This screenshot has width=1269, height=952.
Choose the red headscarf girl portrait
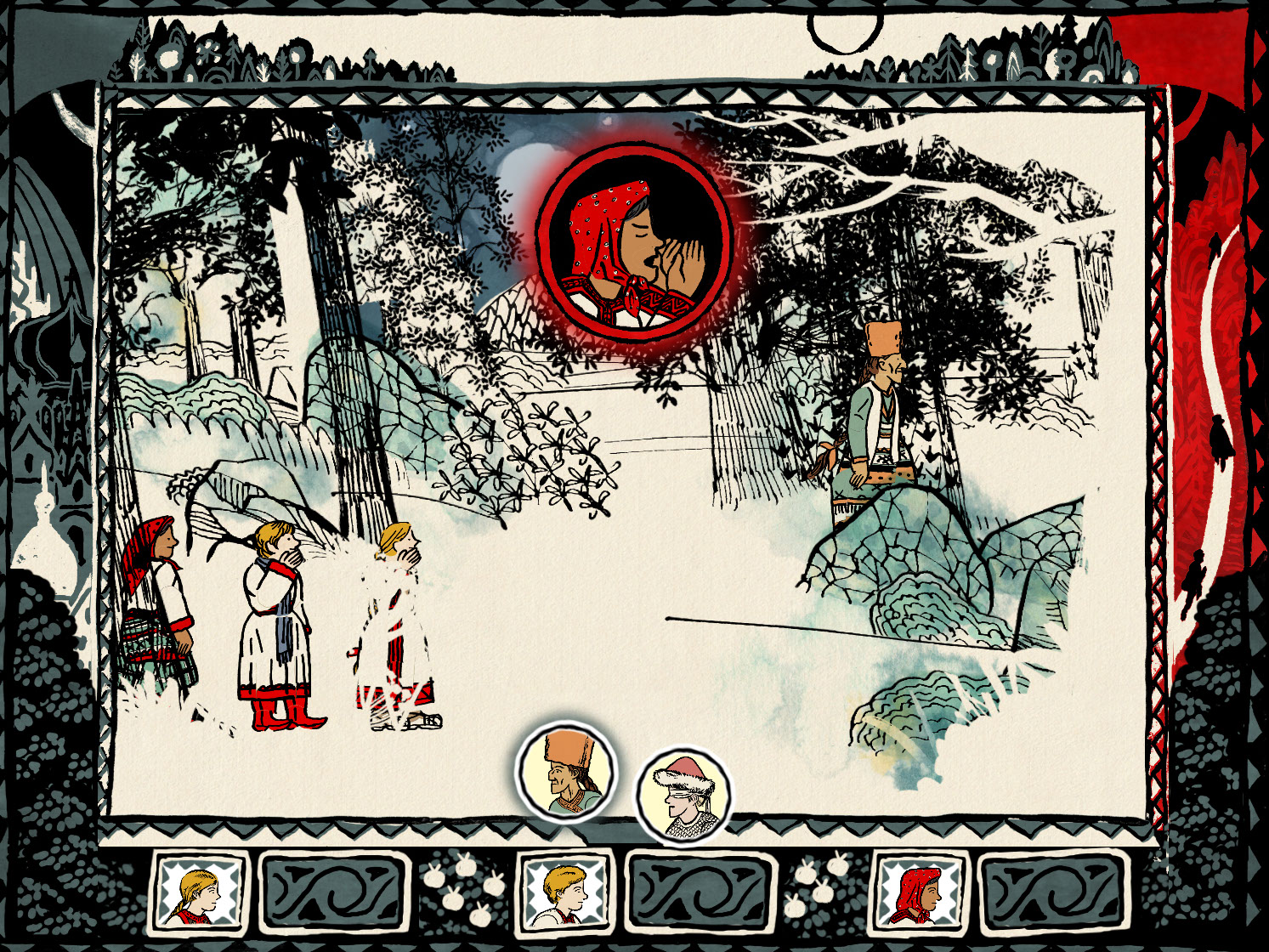click(921, 892)
